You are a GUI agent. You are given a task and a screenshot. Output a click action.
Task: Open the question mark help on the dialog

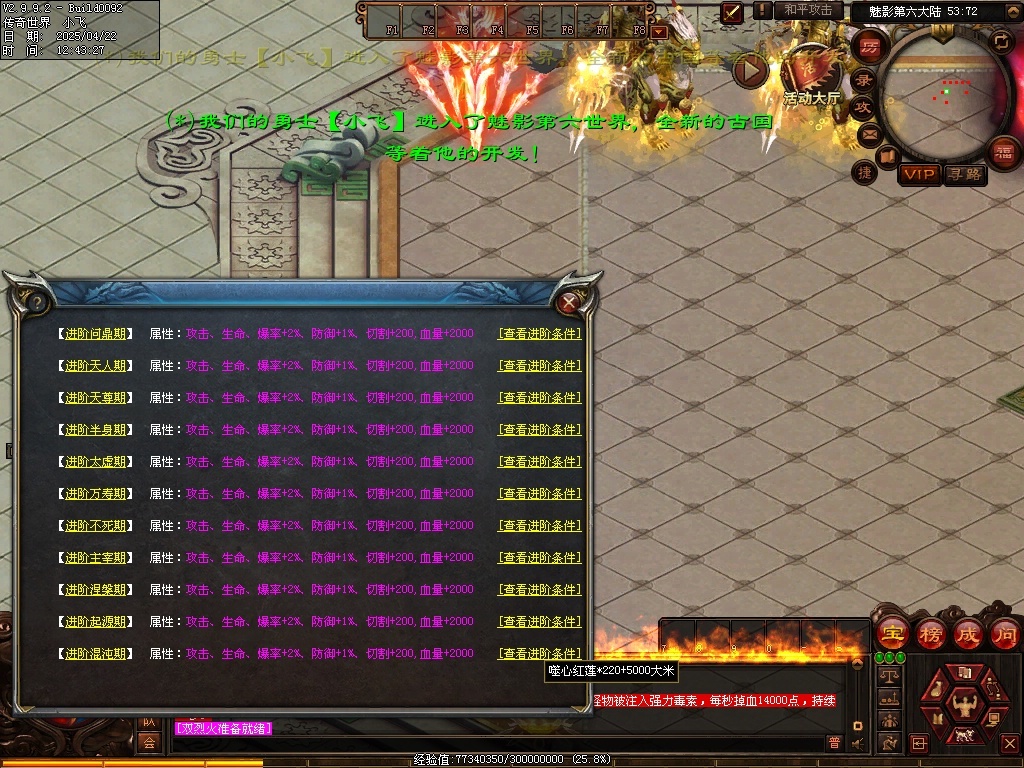(x=37, y=301)
